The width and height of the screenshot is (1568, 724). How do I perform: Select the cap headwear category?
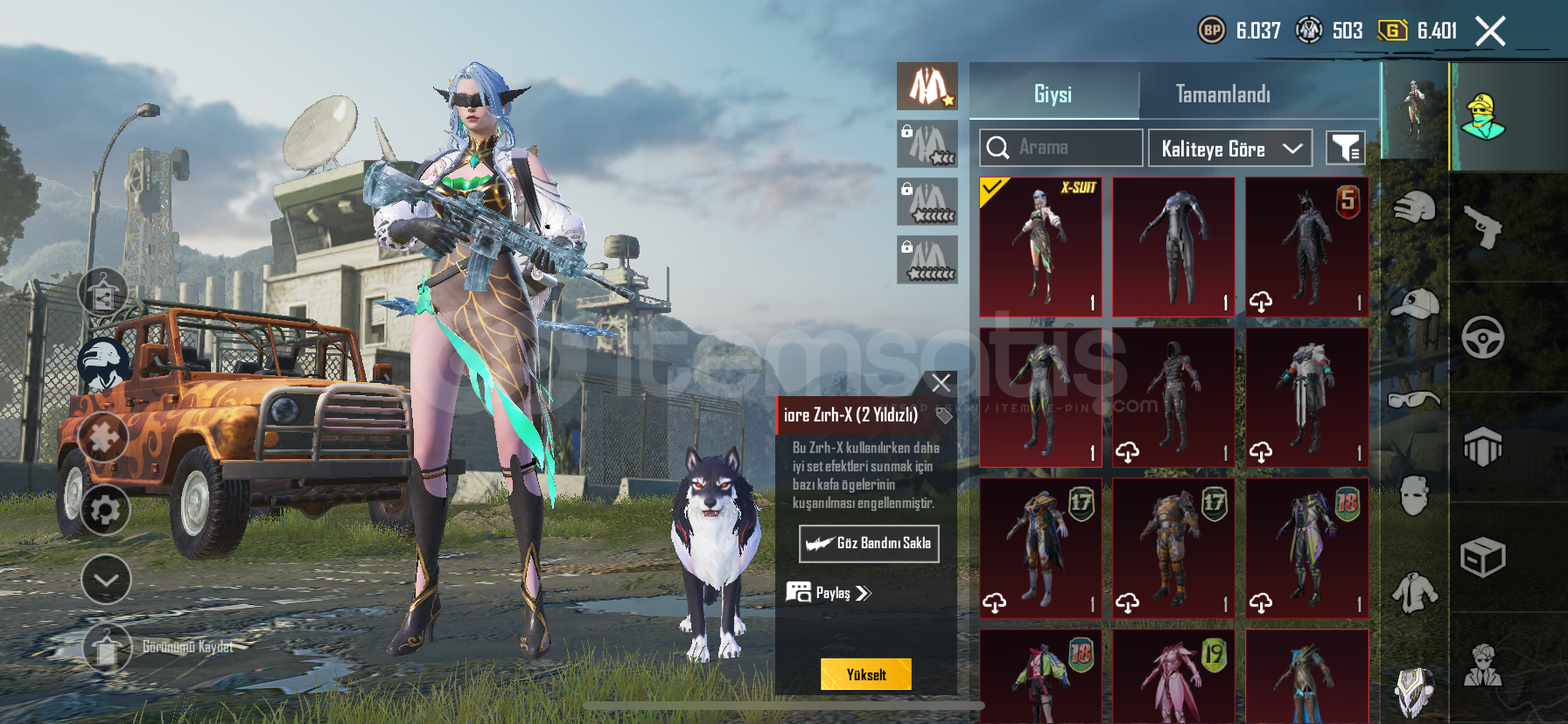(x=1414, y=305)
